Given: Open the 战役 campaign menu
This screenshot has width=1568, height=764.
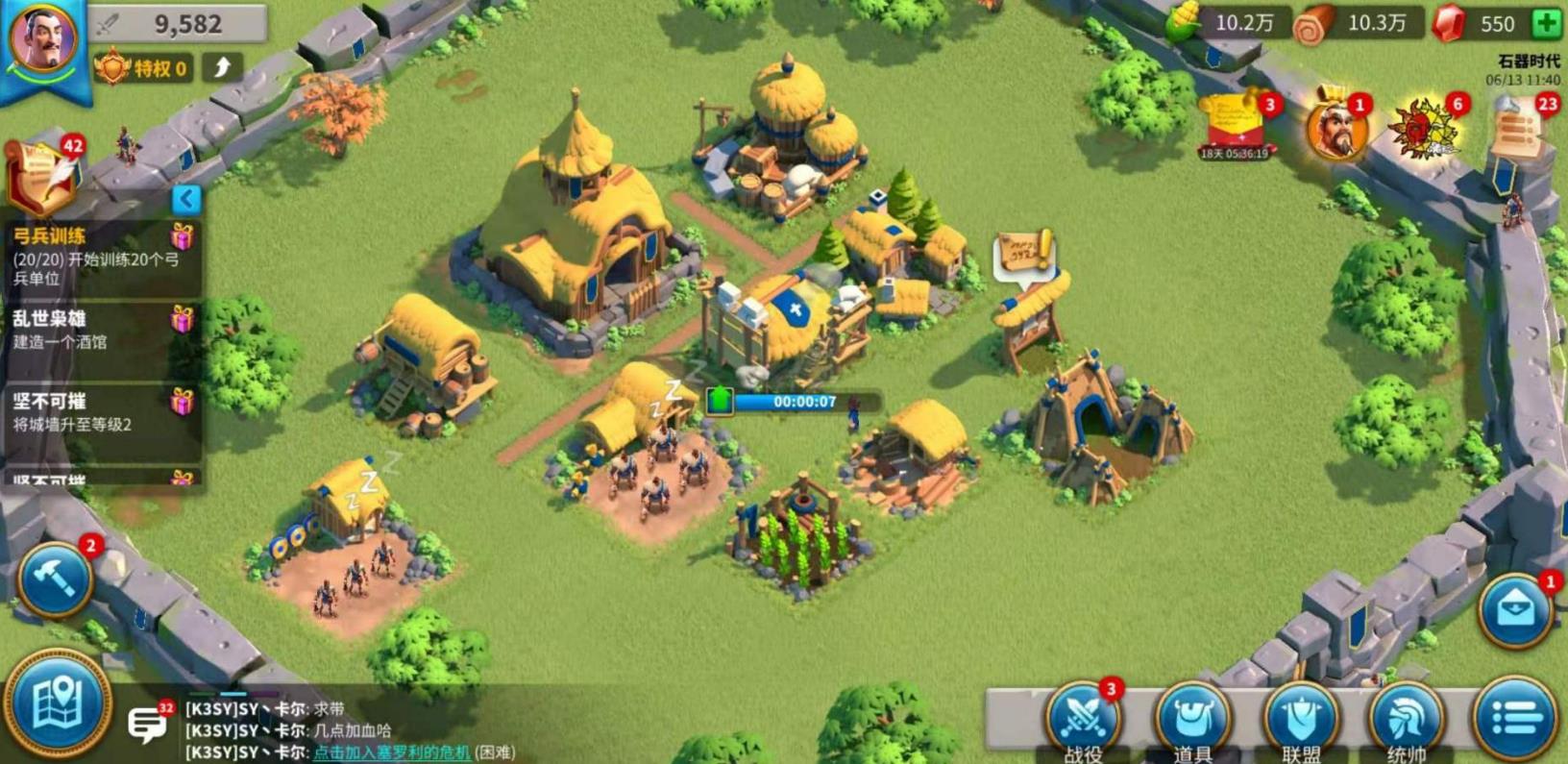Looking at the screenshot, I should [1082, 719].
